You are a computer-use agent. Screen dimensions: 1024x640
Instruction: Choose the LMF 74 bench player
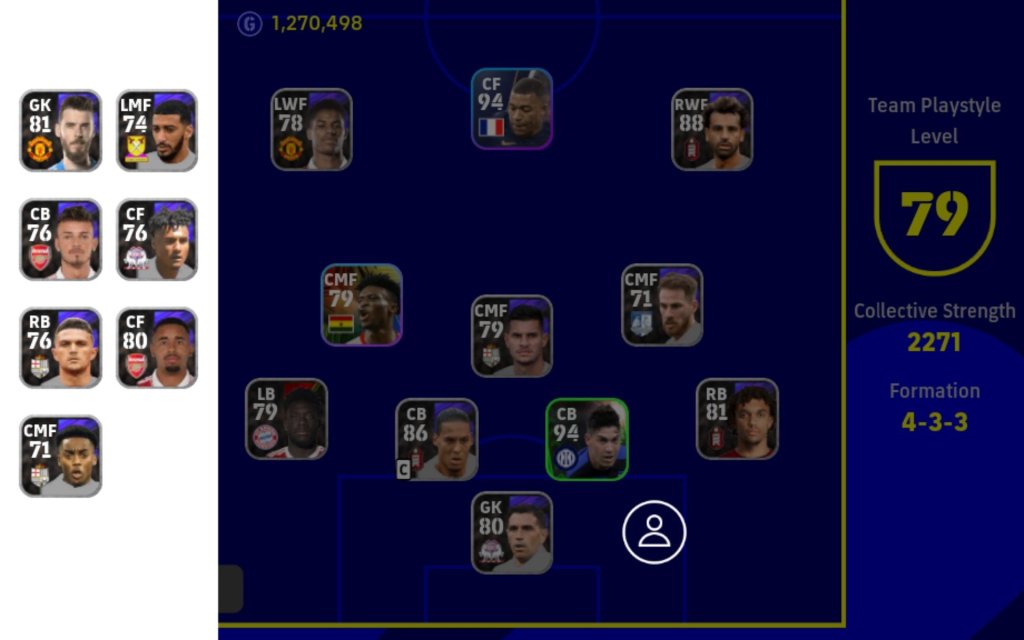157,130
